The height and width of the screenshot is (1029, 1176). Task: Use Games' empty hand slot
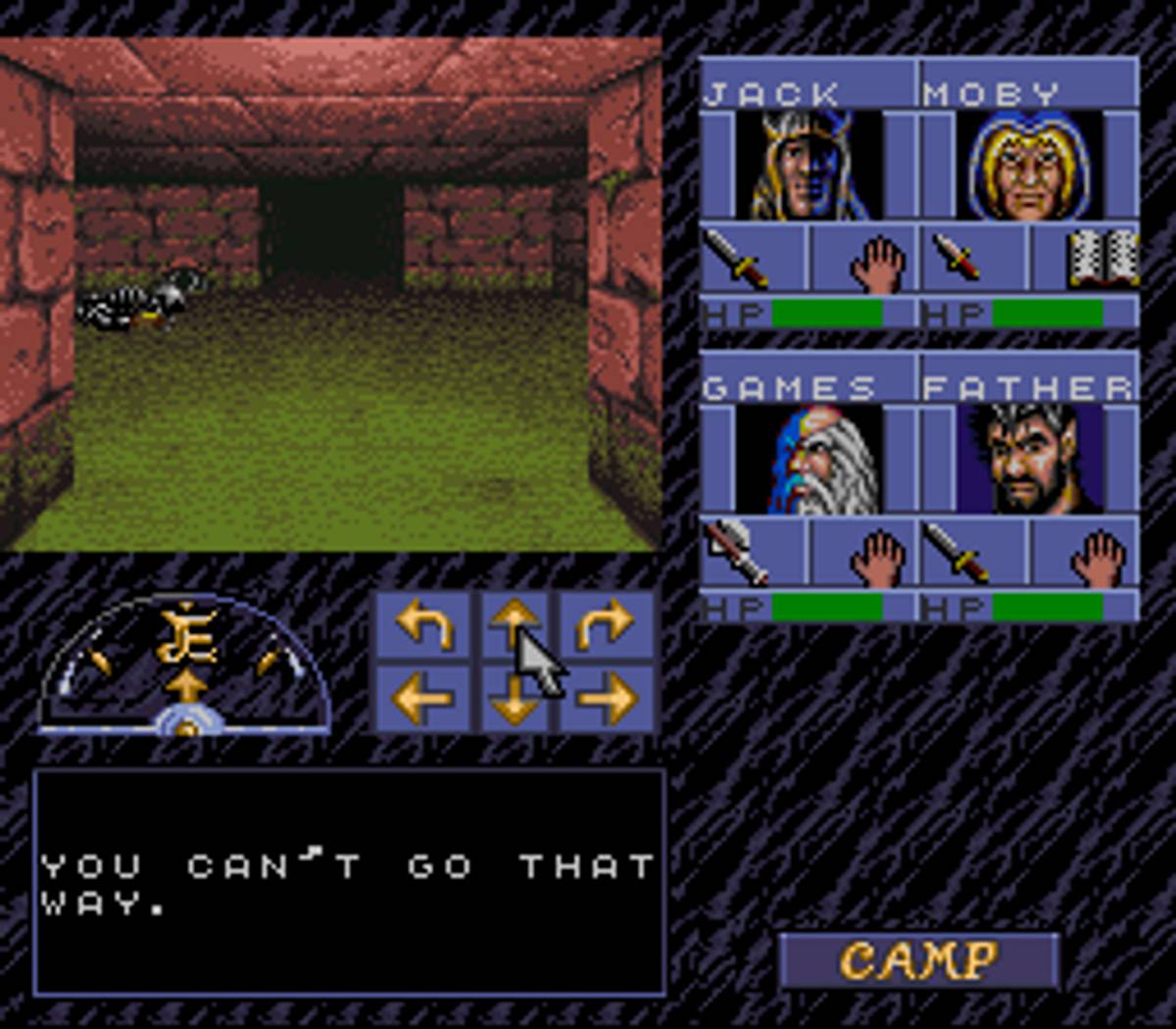point(862,553)
